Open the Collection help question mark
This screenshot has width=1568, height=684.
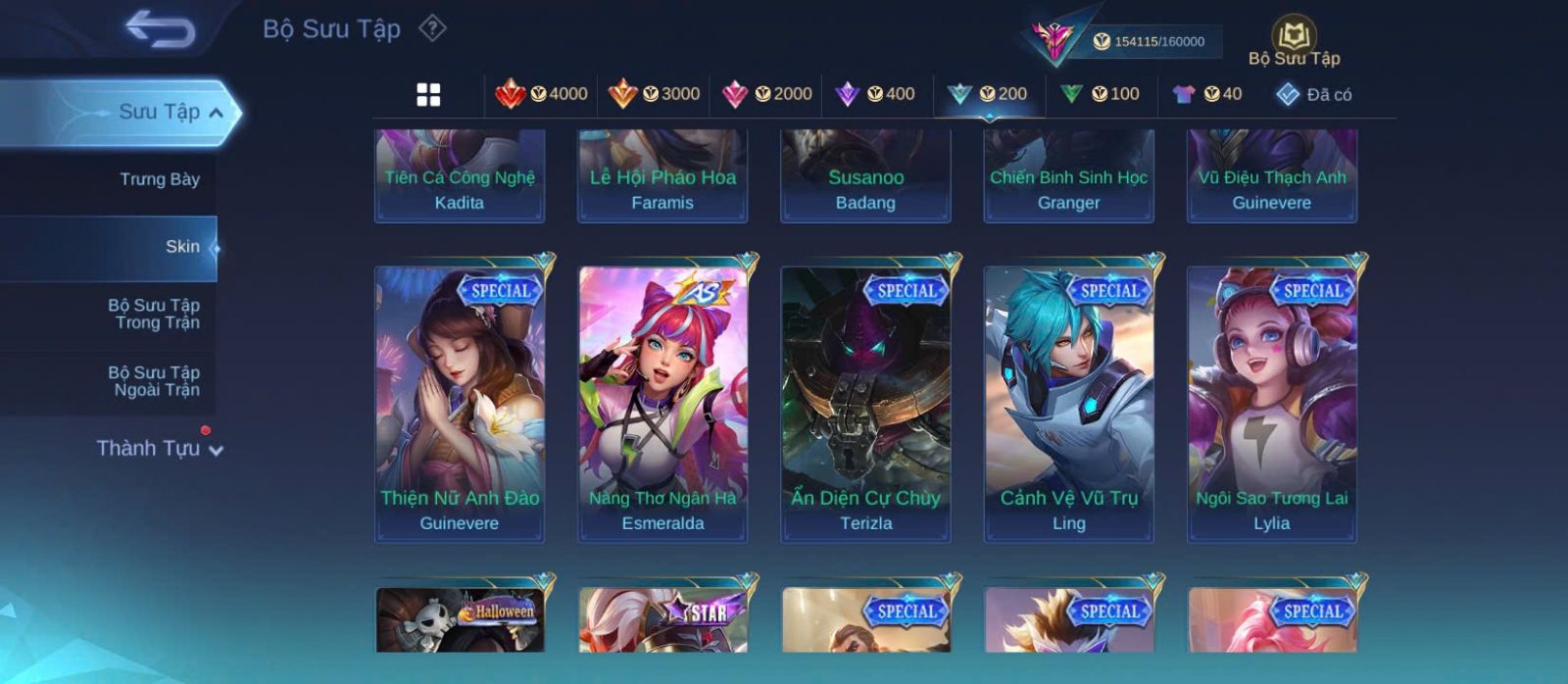tap(432, 28)
